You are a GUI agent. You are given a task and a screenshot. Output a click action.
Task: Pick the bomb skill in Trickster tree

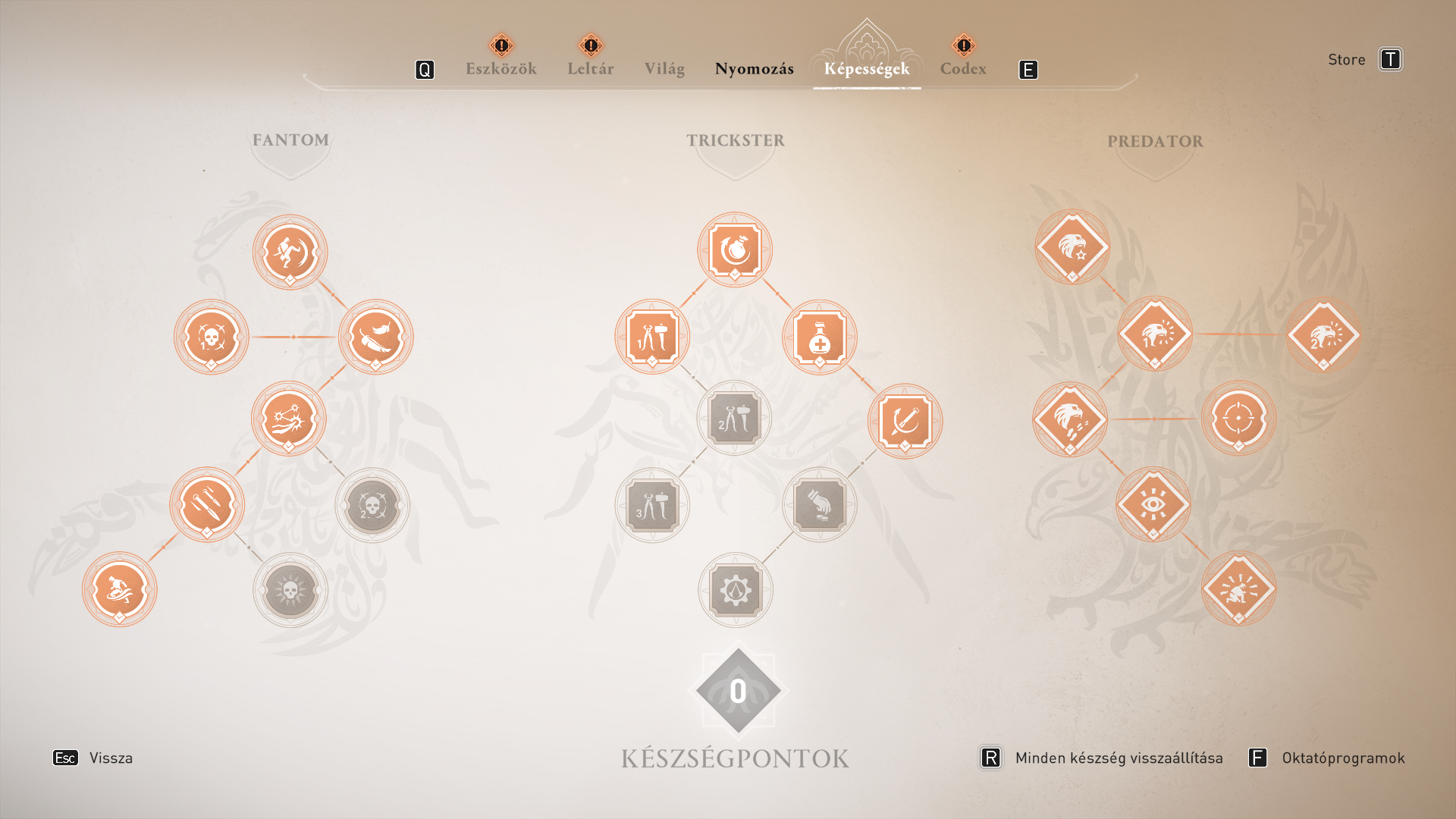pos(735,249)
